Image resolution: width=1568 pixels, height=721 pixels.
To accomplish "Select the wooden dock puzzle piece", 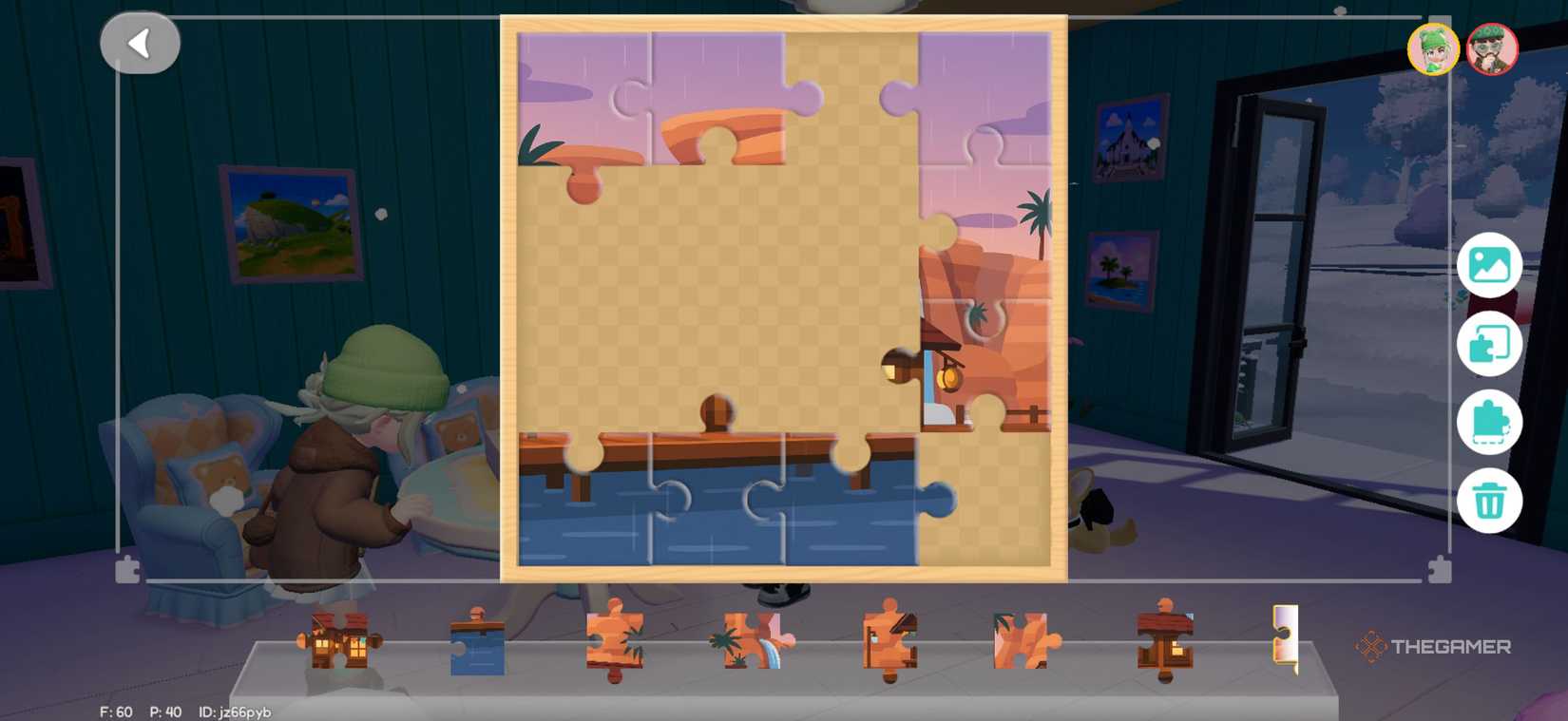I will (1164, 641).
